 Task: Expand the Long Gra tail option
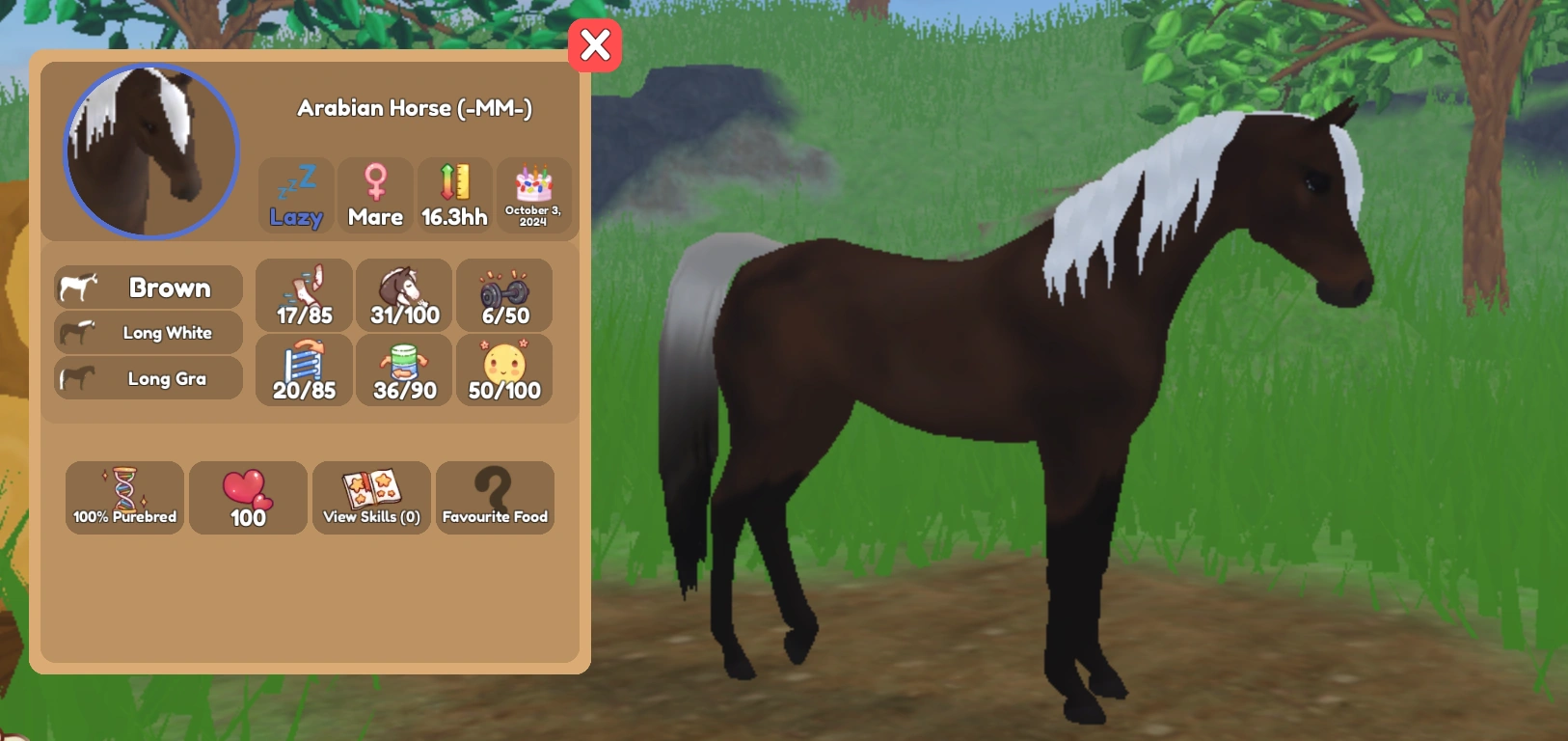click(147, 377)
